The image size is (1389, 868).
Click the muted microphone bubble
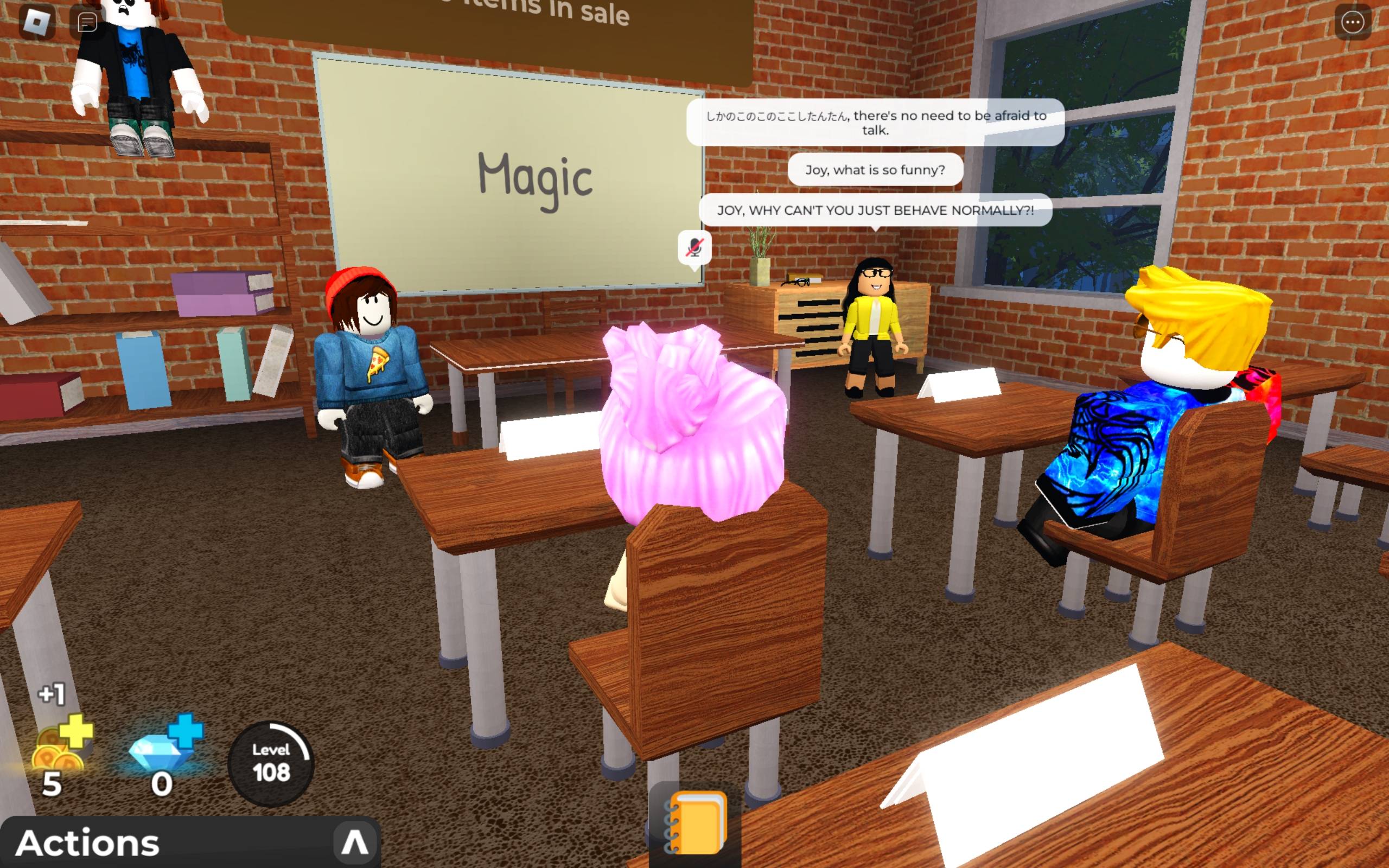pyautogui.click(x=694, y=247)
